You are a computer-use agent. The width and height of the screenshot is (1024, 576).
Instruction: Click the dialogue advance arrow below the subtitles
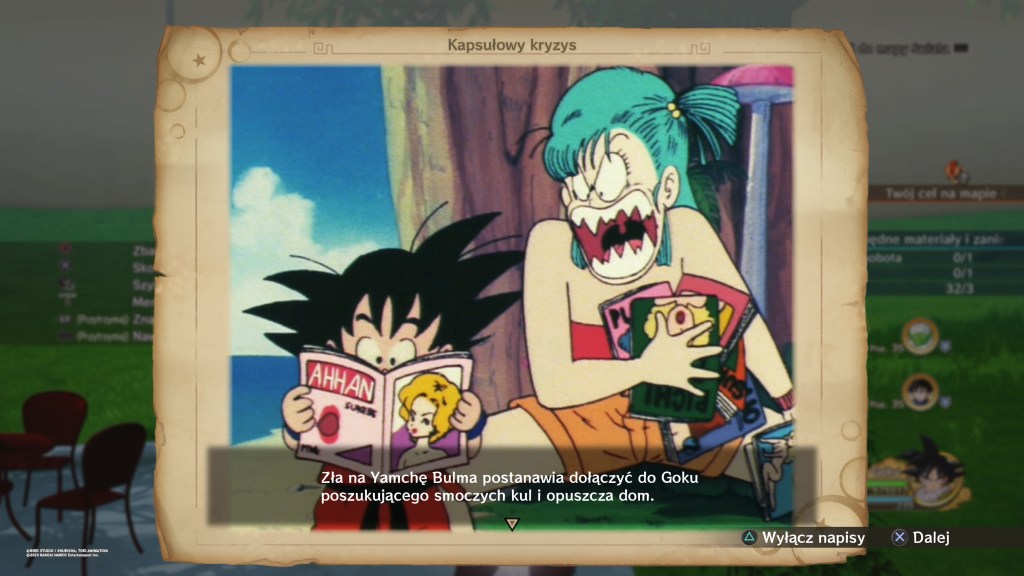[512, 523]
